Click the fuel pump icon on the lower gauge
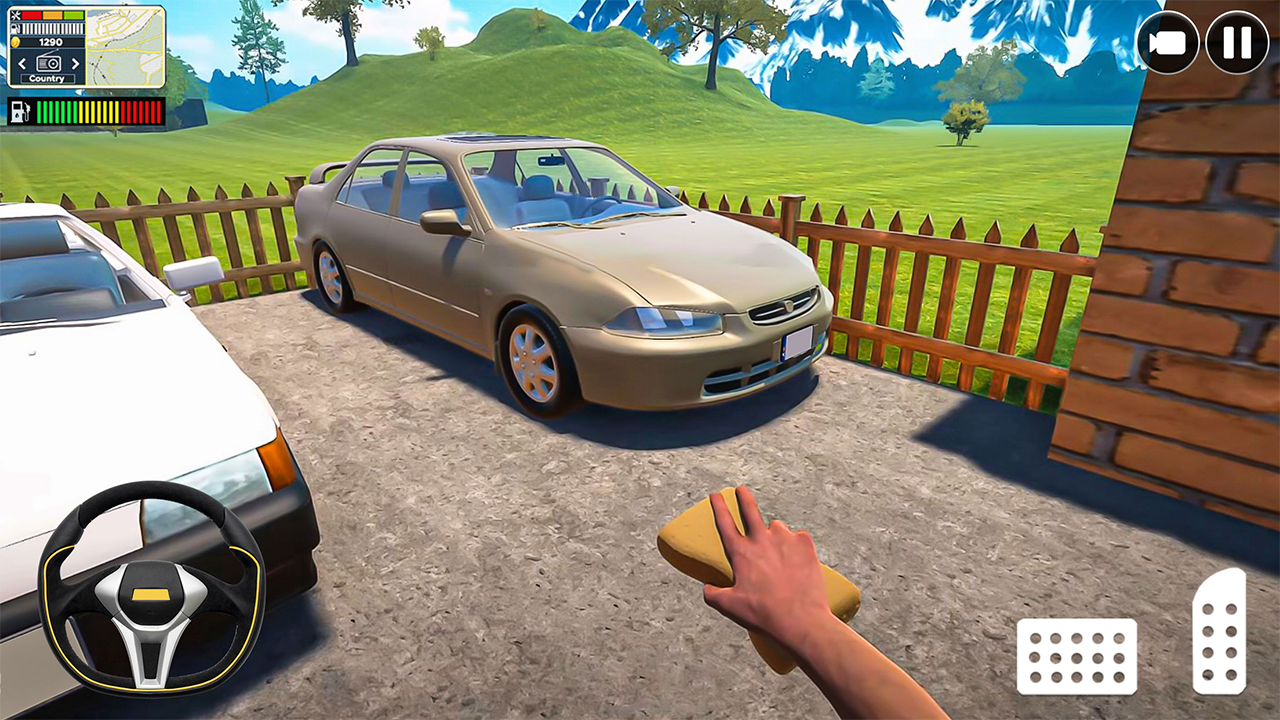Screen dimensions: 1280x720 (21, 111)
